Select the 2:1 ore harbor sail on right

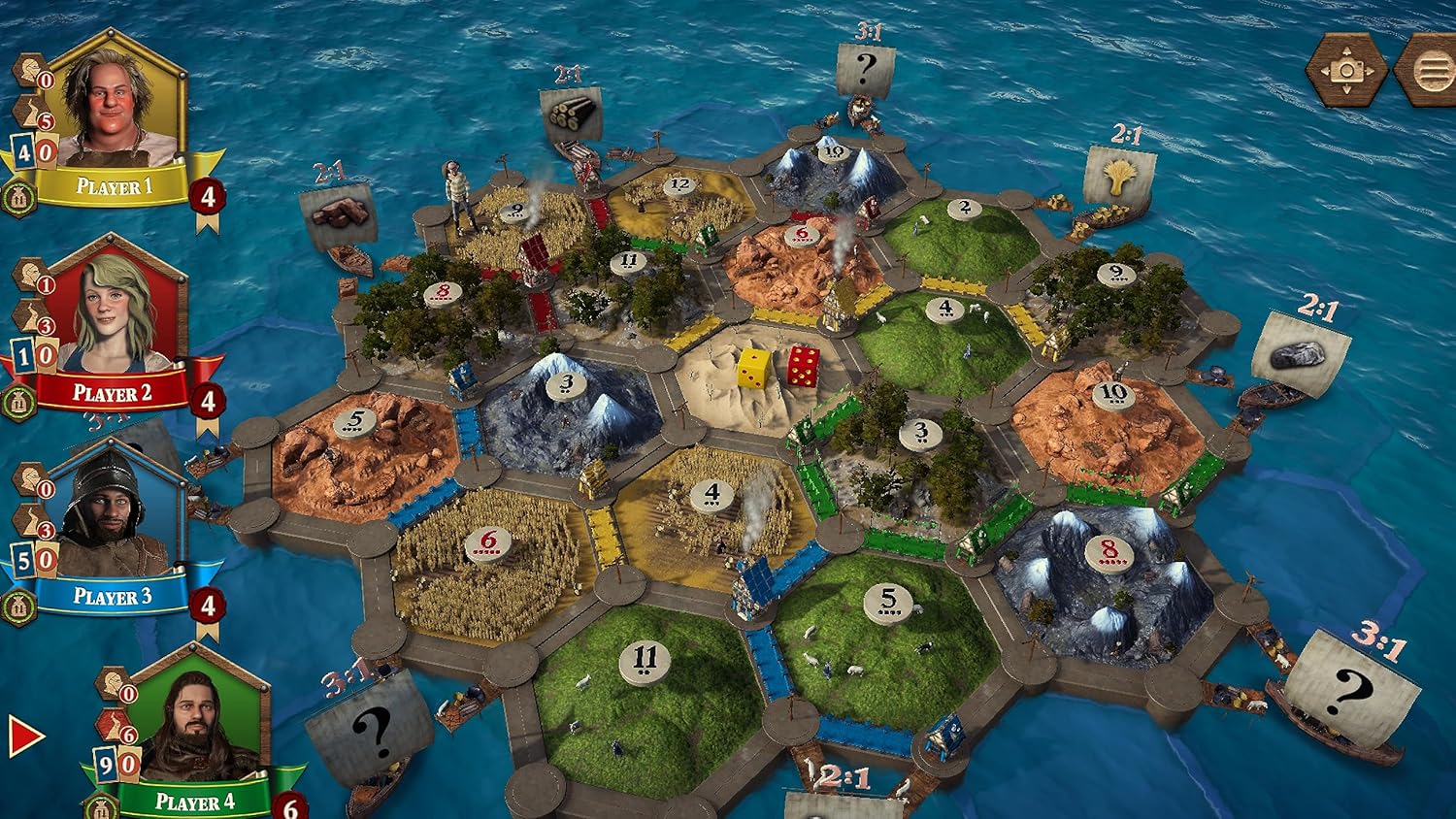[x=1301, y=351]
